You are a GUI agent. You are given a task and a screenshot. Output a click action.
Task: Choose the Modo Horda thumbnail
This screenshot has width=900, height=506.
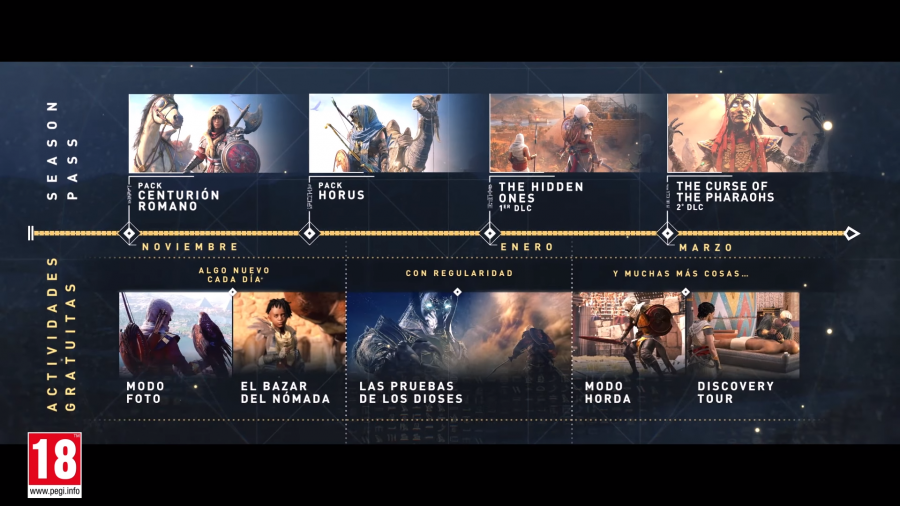tap(628, 334)
